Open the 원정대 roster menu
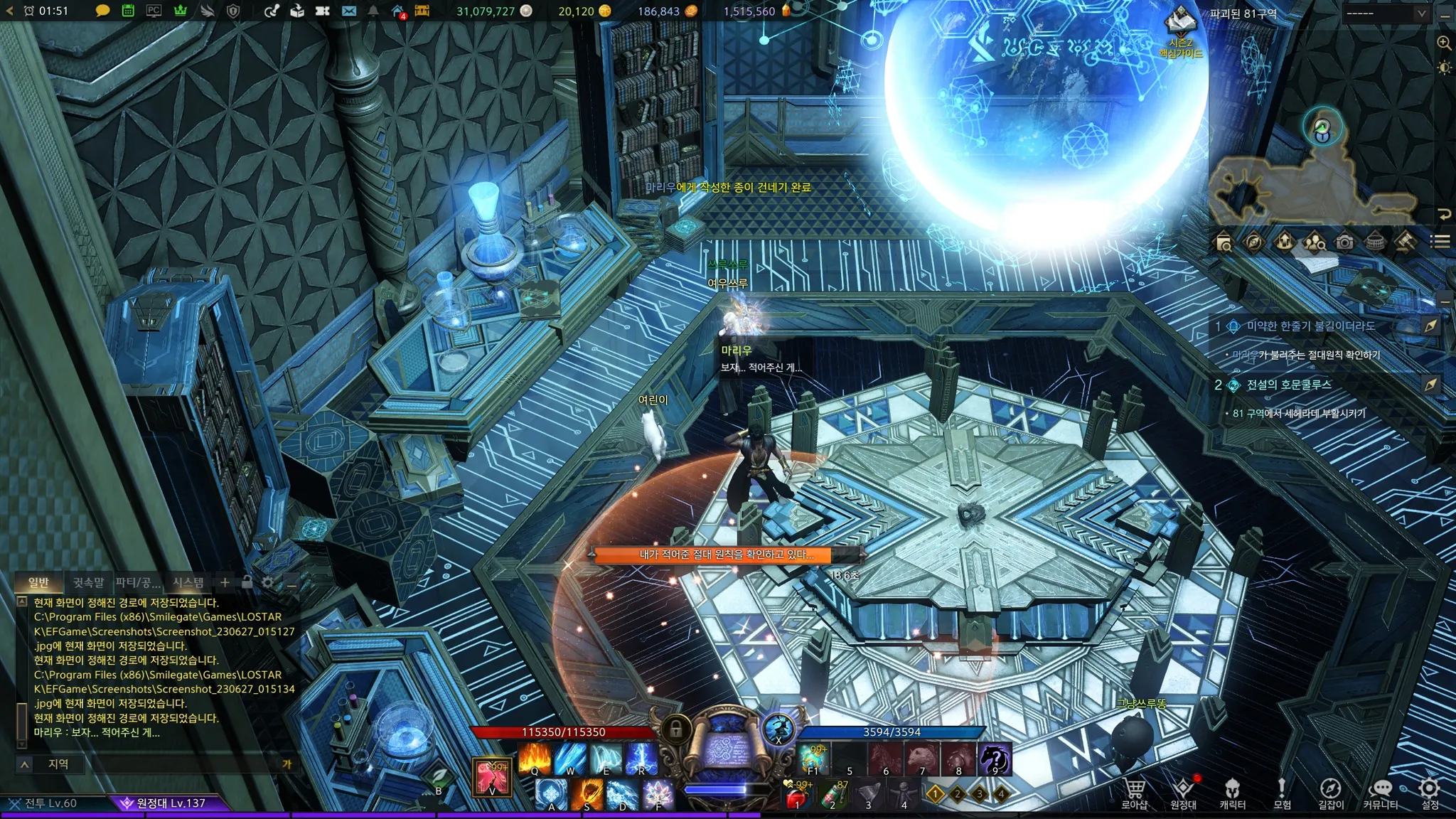The height and width of the screenshot is (819, 1456). (x=1183, y=792)
